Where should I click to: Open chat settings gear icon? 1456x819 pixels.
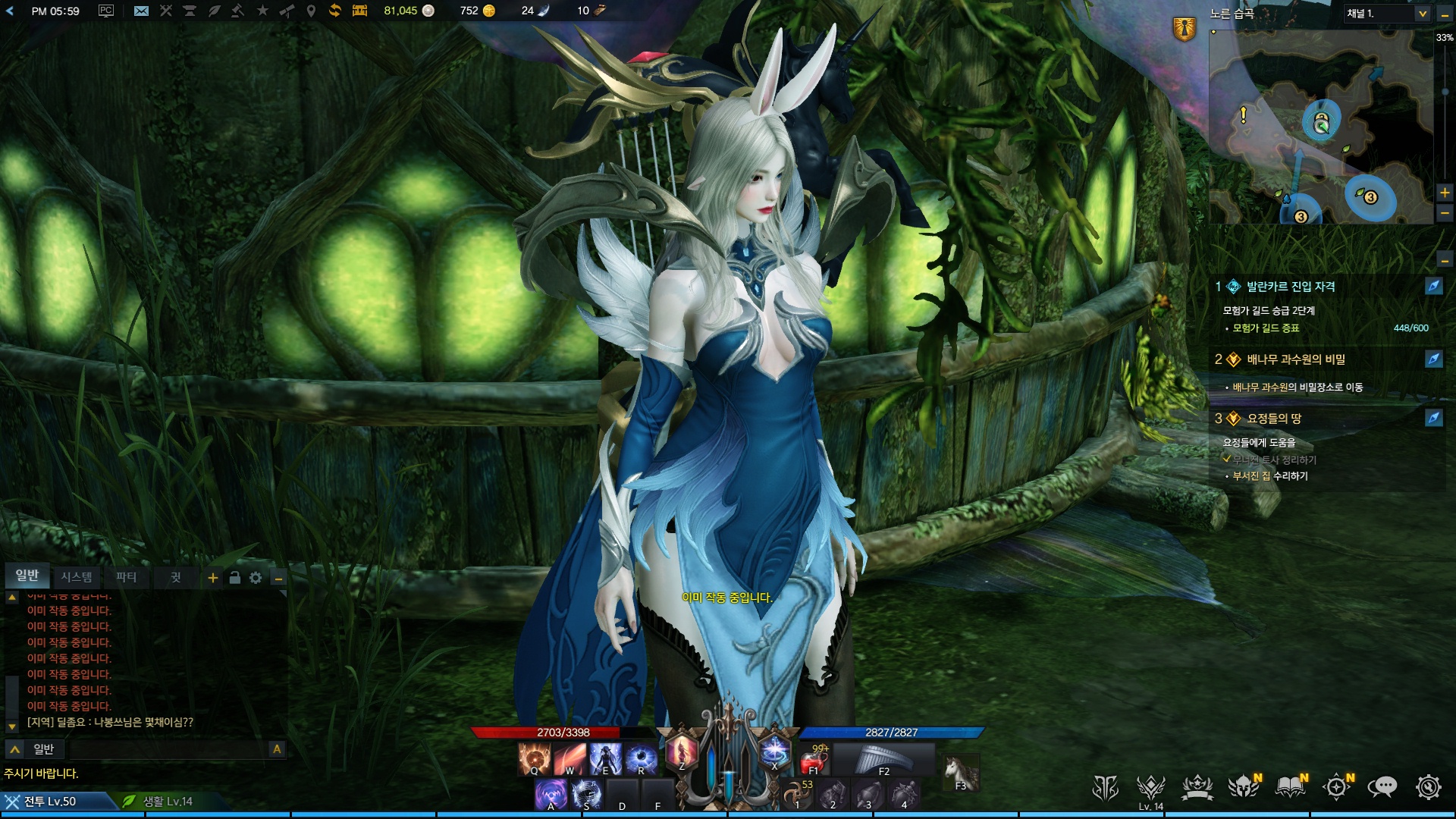pyautogui.click(x=256, y=578)
